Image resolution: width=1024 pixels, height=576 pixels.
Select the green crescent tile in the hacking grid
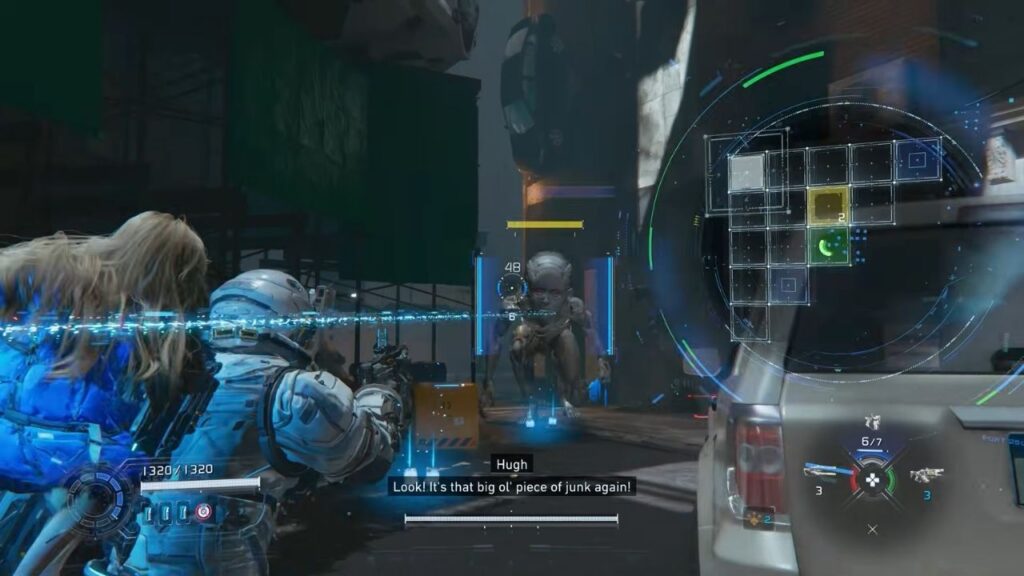[828, 246]
